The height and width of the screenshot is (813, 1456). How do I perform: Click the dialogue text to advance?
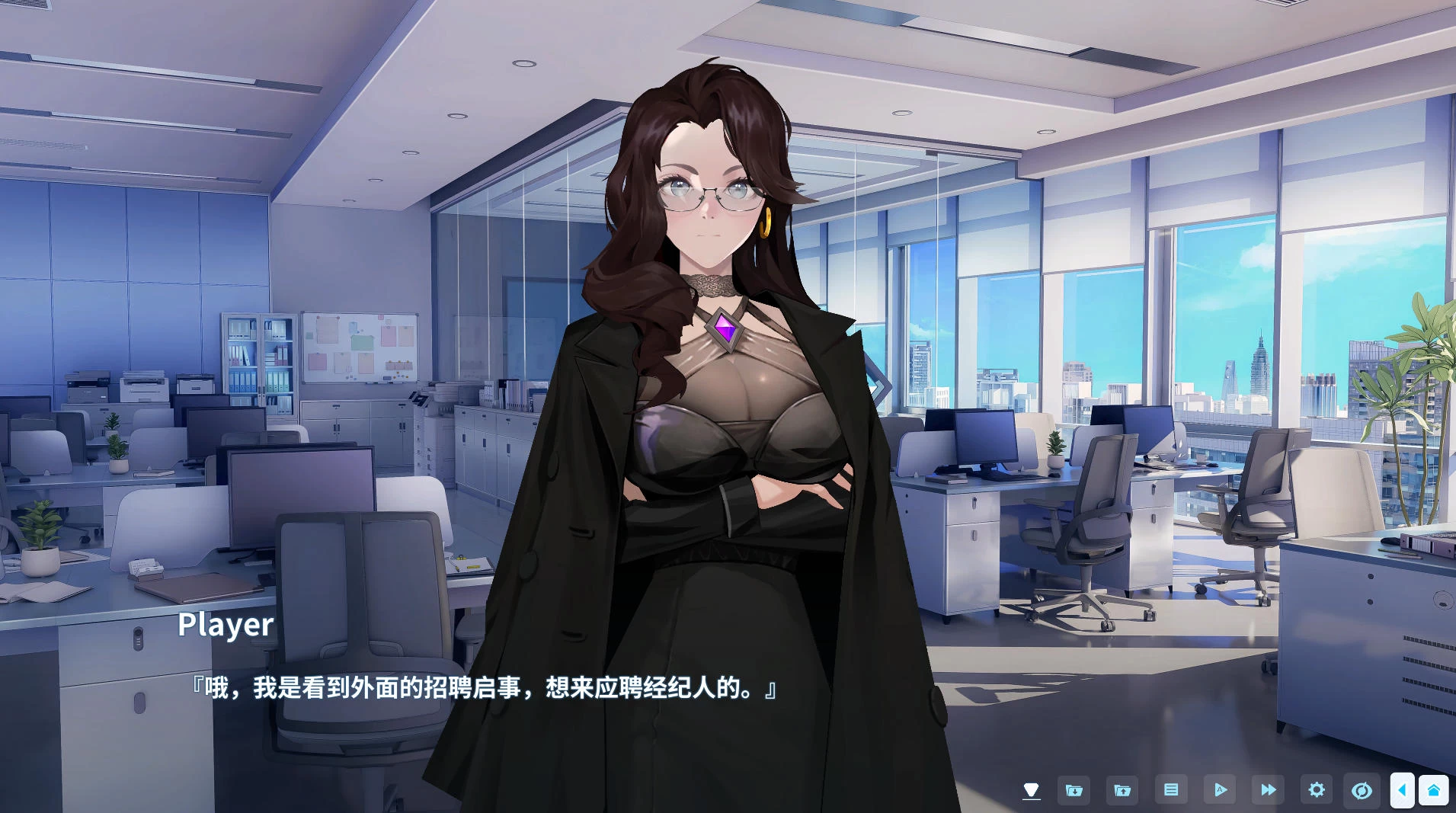pos(480,687)
